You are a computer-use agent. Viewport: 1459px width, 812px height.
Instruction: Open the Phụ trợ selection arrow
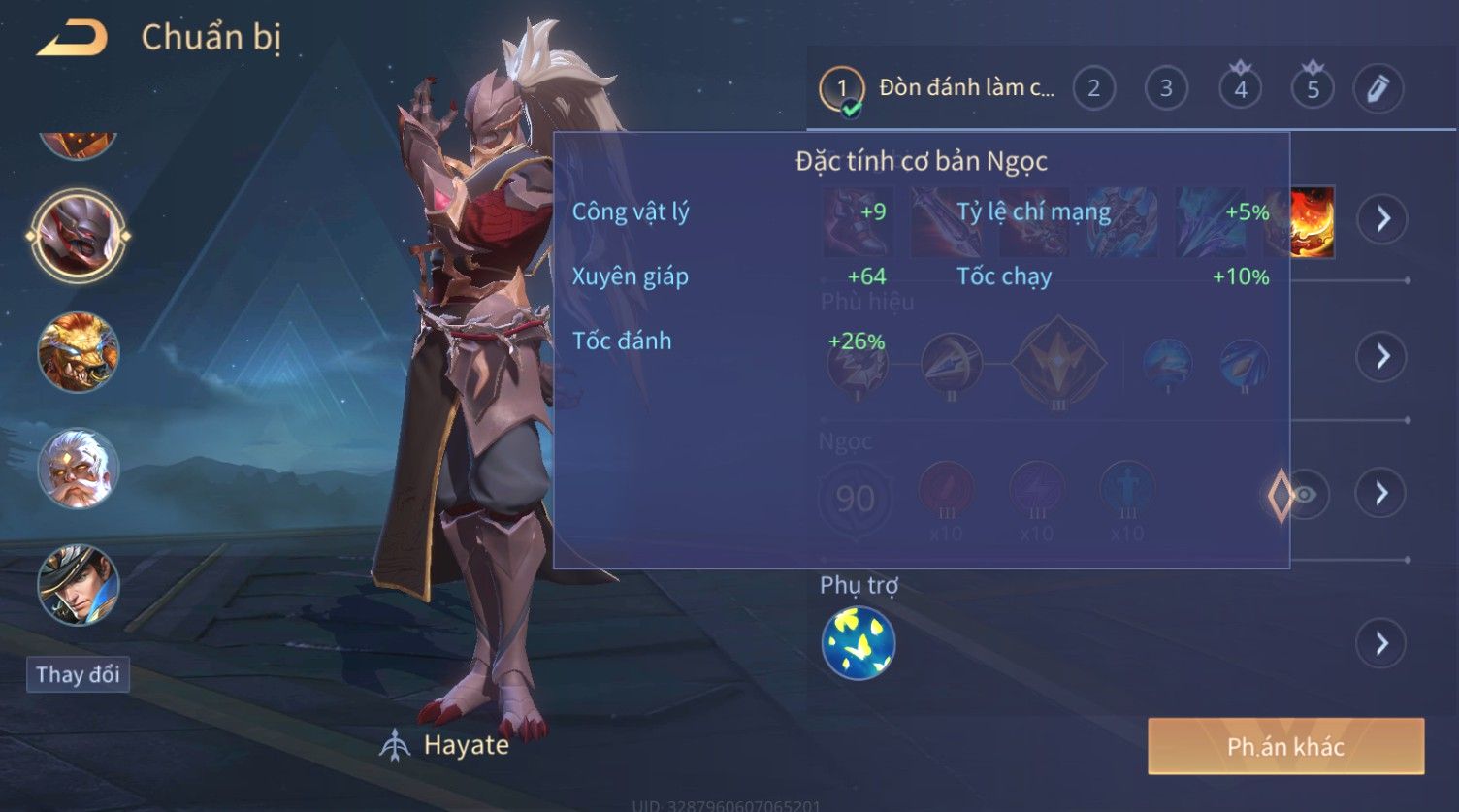coord(1382,643)
